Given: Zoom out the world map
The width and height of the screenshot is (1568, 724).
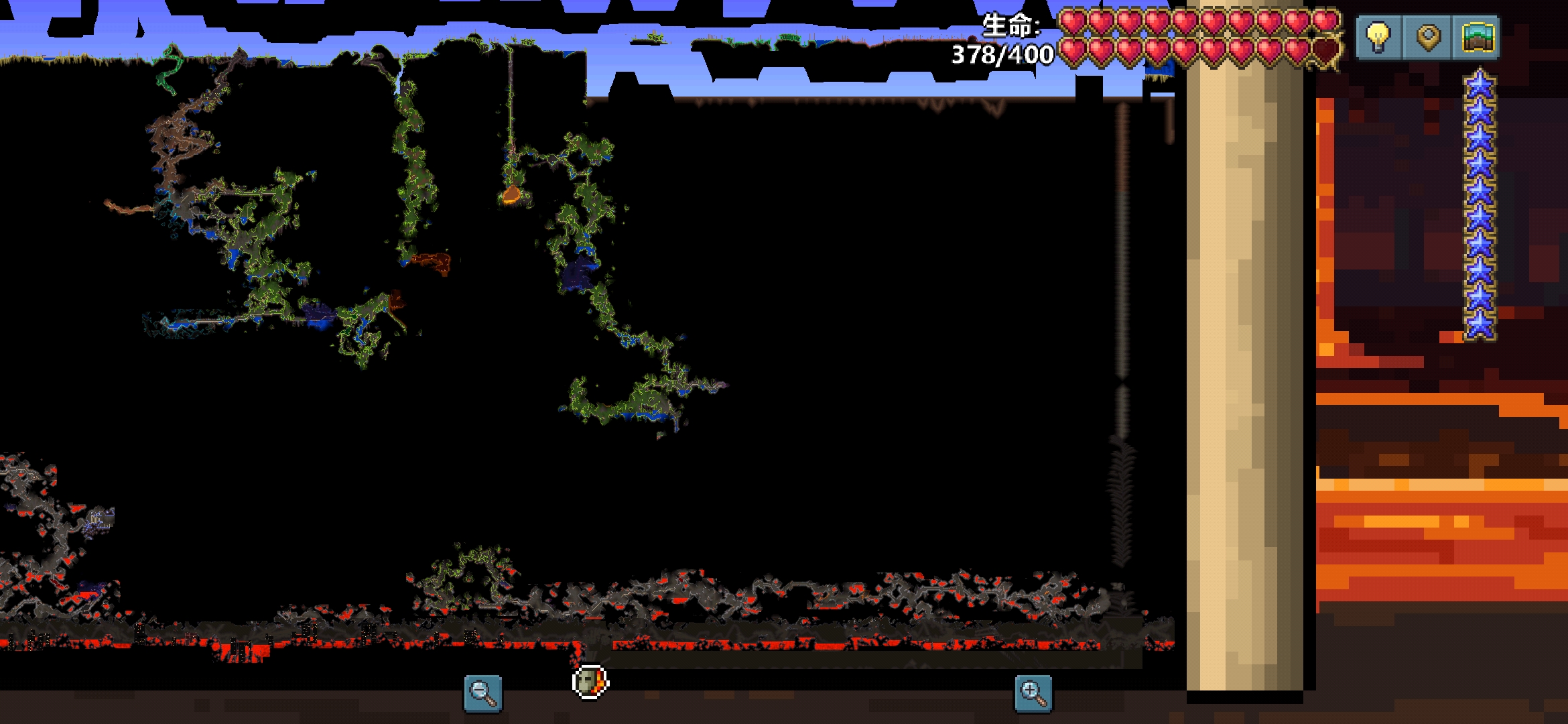Looking at the screenshot, I should pos(482,693).
